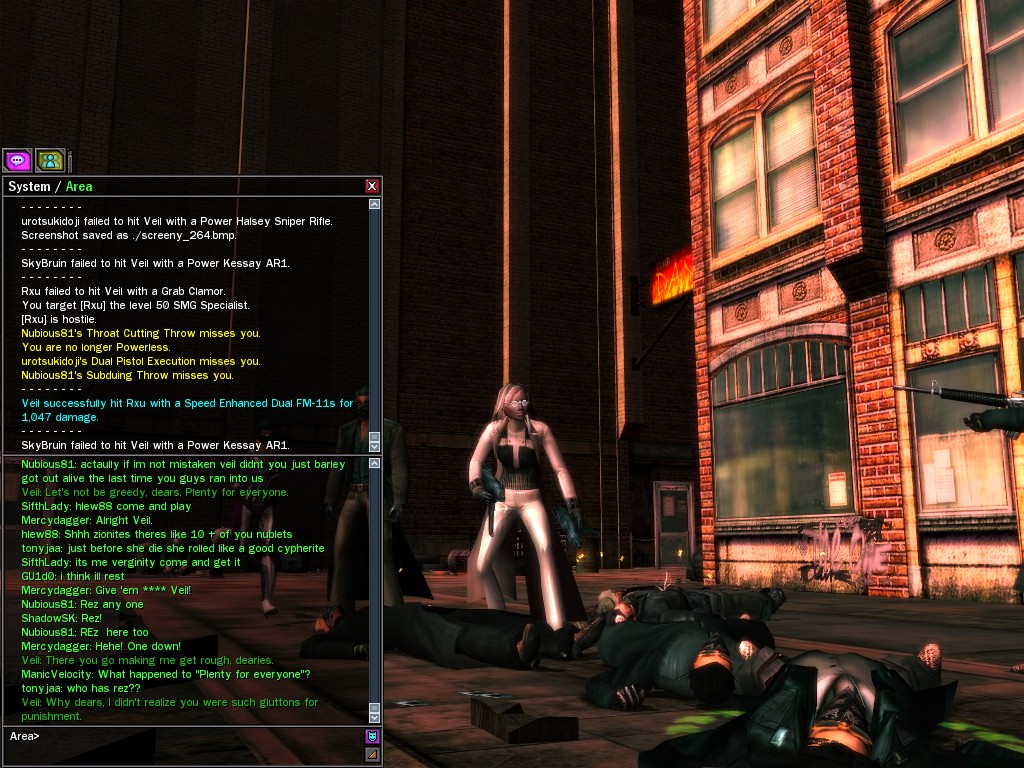Select the Area label in chat title

click(79, 187)
